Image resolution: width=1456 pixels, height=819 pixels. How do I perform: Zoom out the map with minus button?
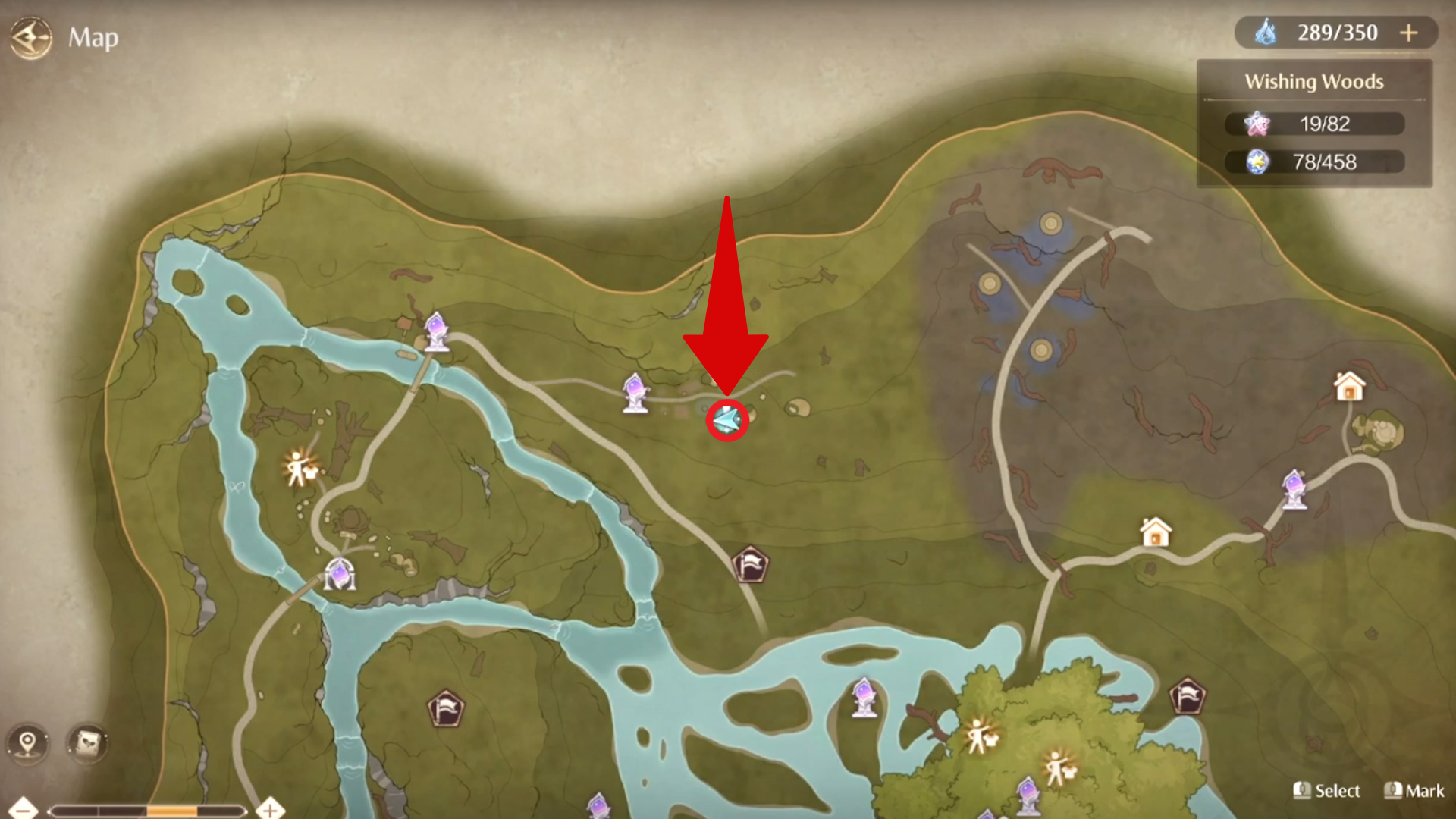23,809
